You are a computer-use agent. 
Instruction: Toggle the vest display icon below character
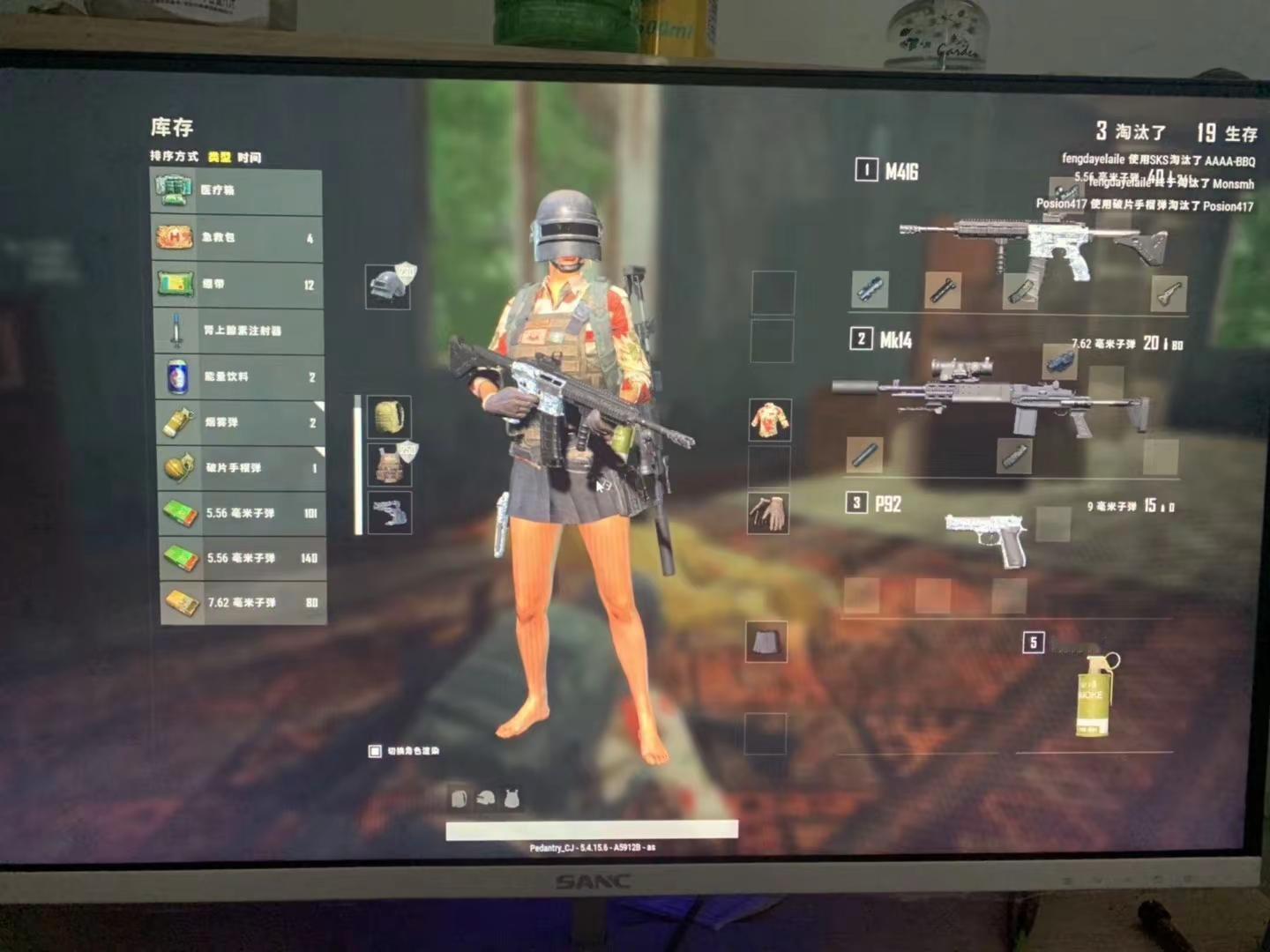(512, 800)
